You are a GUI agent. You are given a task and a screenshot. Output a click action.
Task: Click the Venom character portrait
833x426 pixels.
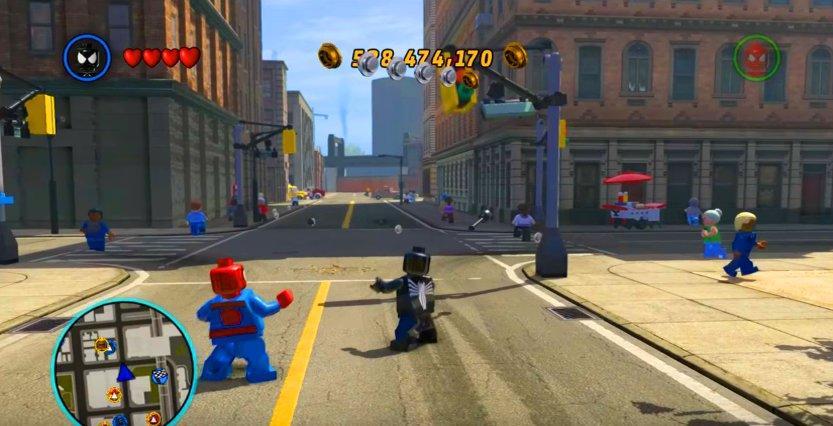[x=87, y=58]
